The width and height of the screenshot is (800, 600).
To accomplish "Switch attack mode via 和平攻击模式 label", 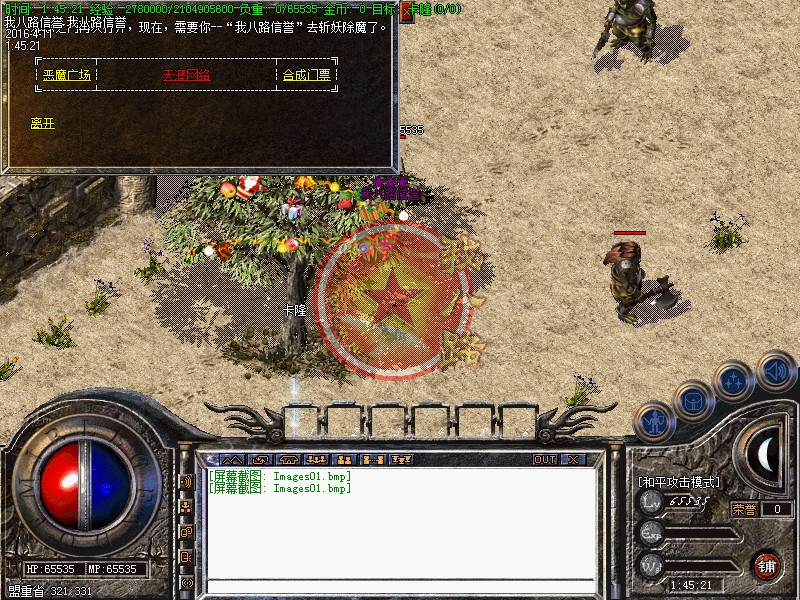I will pos(680,481).
